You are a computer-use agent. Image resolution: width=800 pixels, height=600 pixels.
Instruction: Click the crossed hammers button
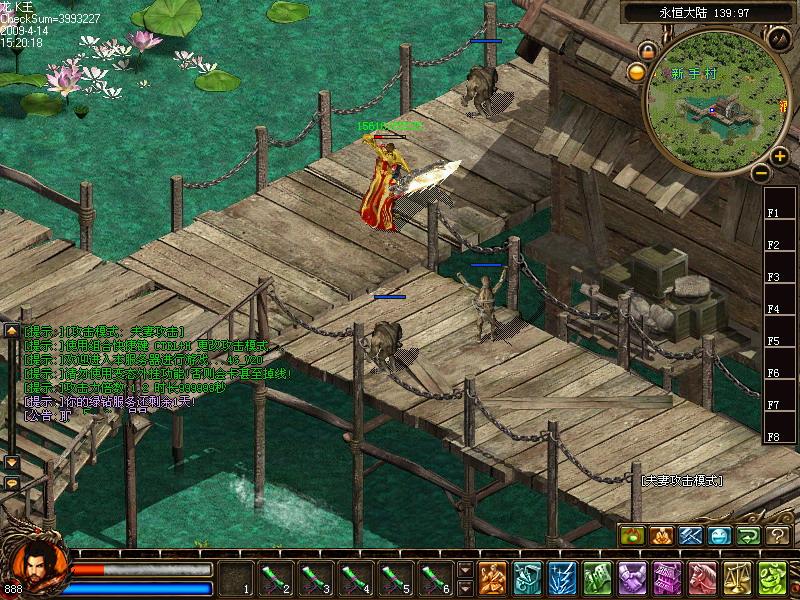690,536
